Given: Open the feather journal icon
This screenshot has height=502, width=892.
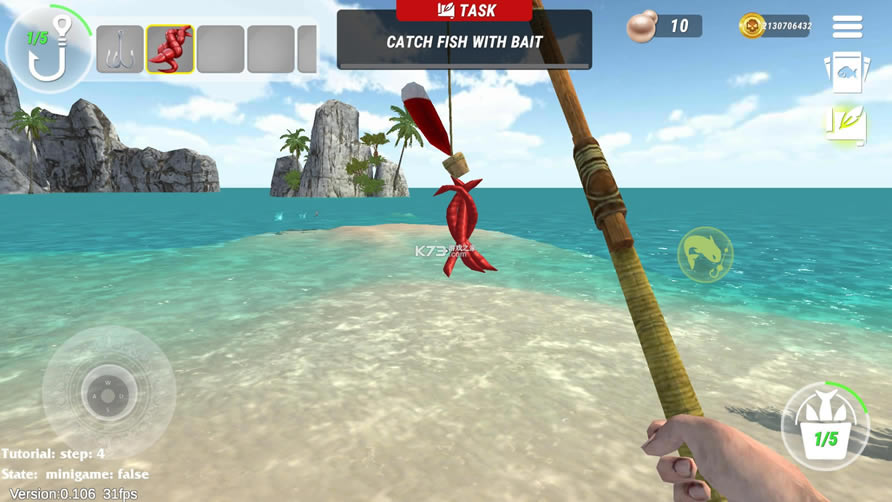Looking at the screenshot, I should [844, 124].
